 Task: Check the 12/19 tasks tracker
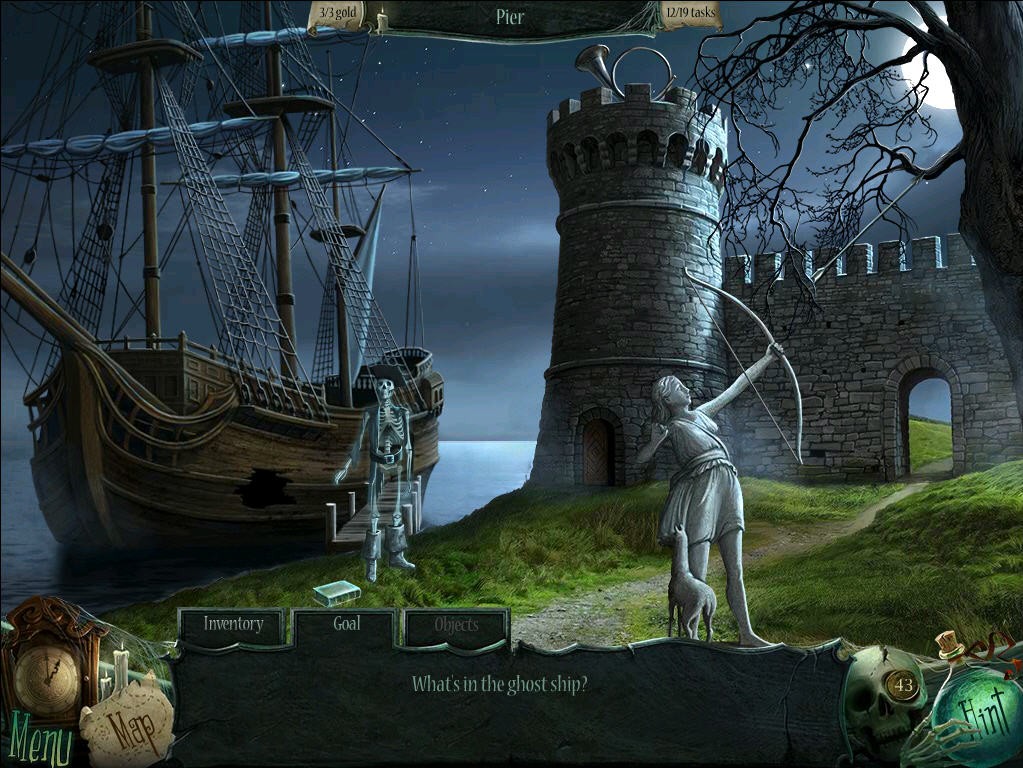(x=690, y=16)
